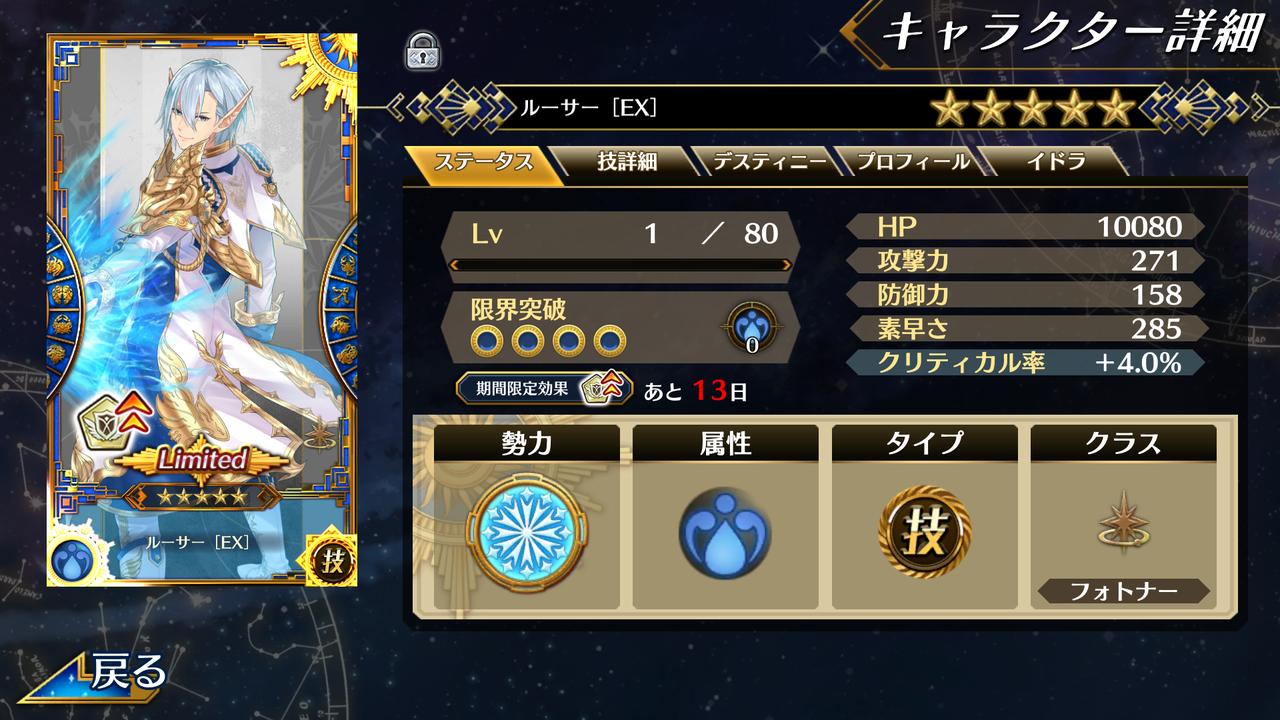Toggle the lock icon above the character name
Viewport: 1280px width, 720px height.
tap(423, 50)
